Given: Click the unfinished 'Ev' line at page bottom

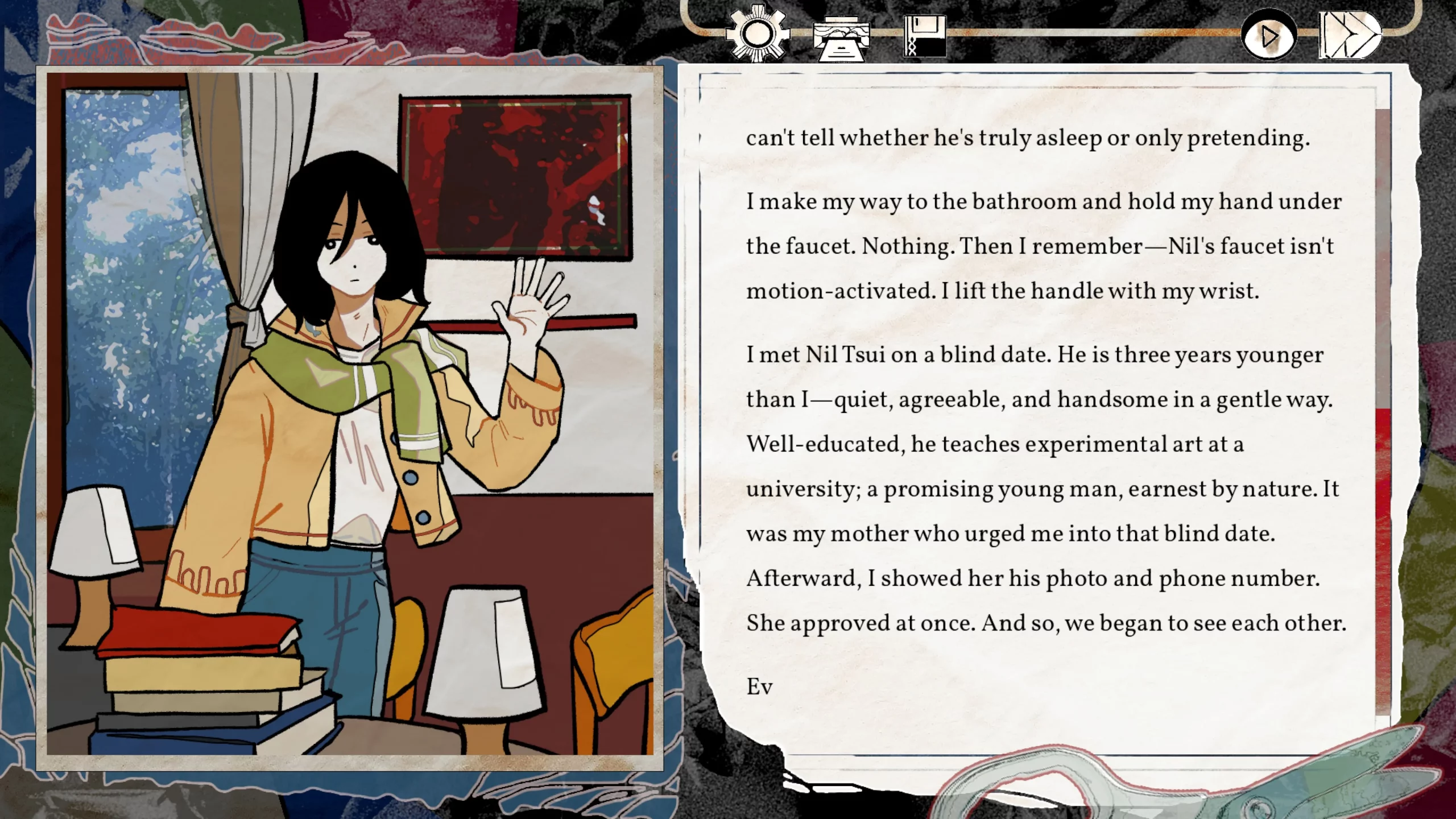Looking at the screenshot, I should [x=759, y=687].
